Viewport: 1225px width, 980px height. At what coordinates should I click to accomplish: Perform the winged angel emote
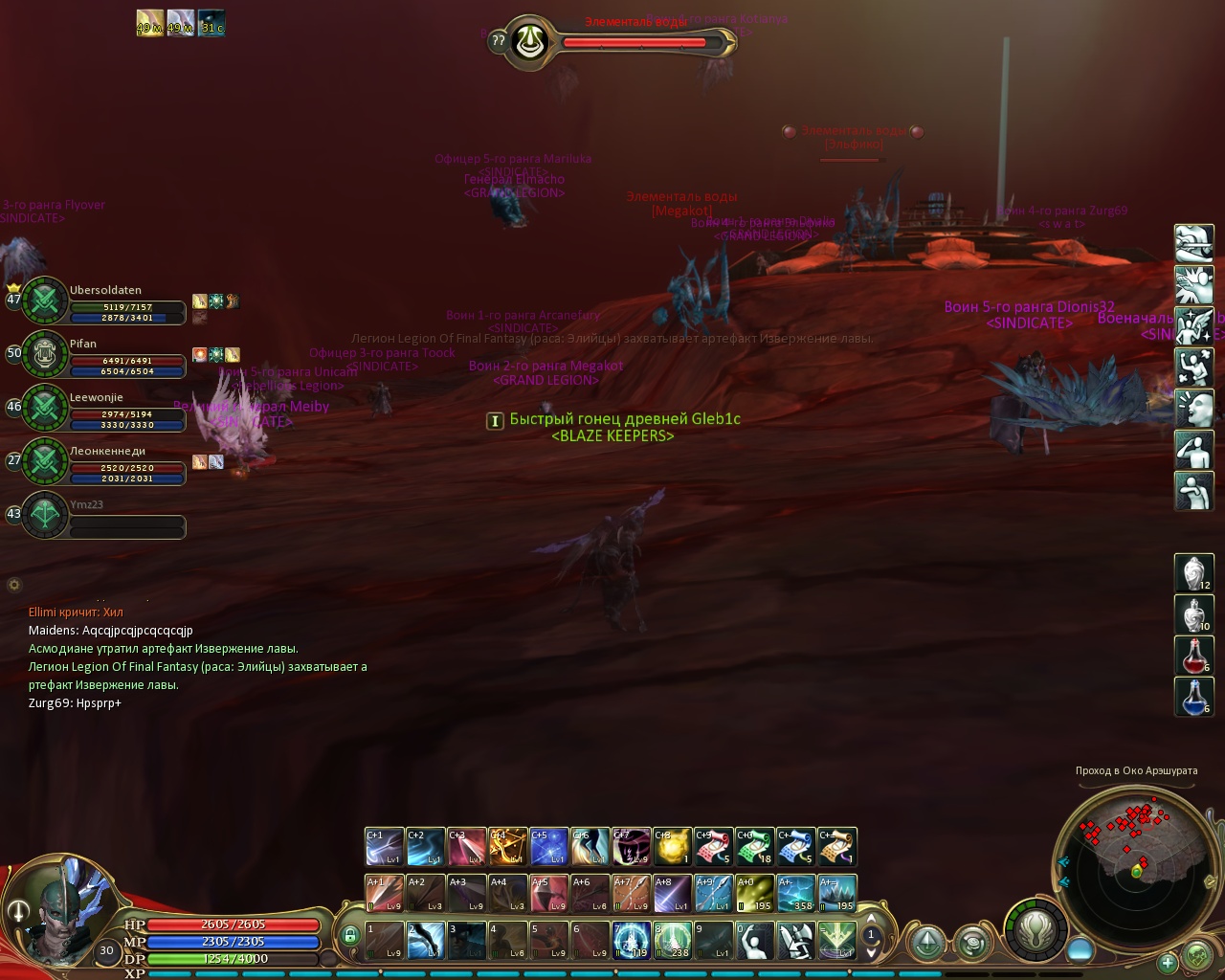pos(1193,326)
